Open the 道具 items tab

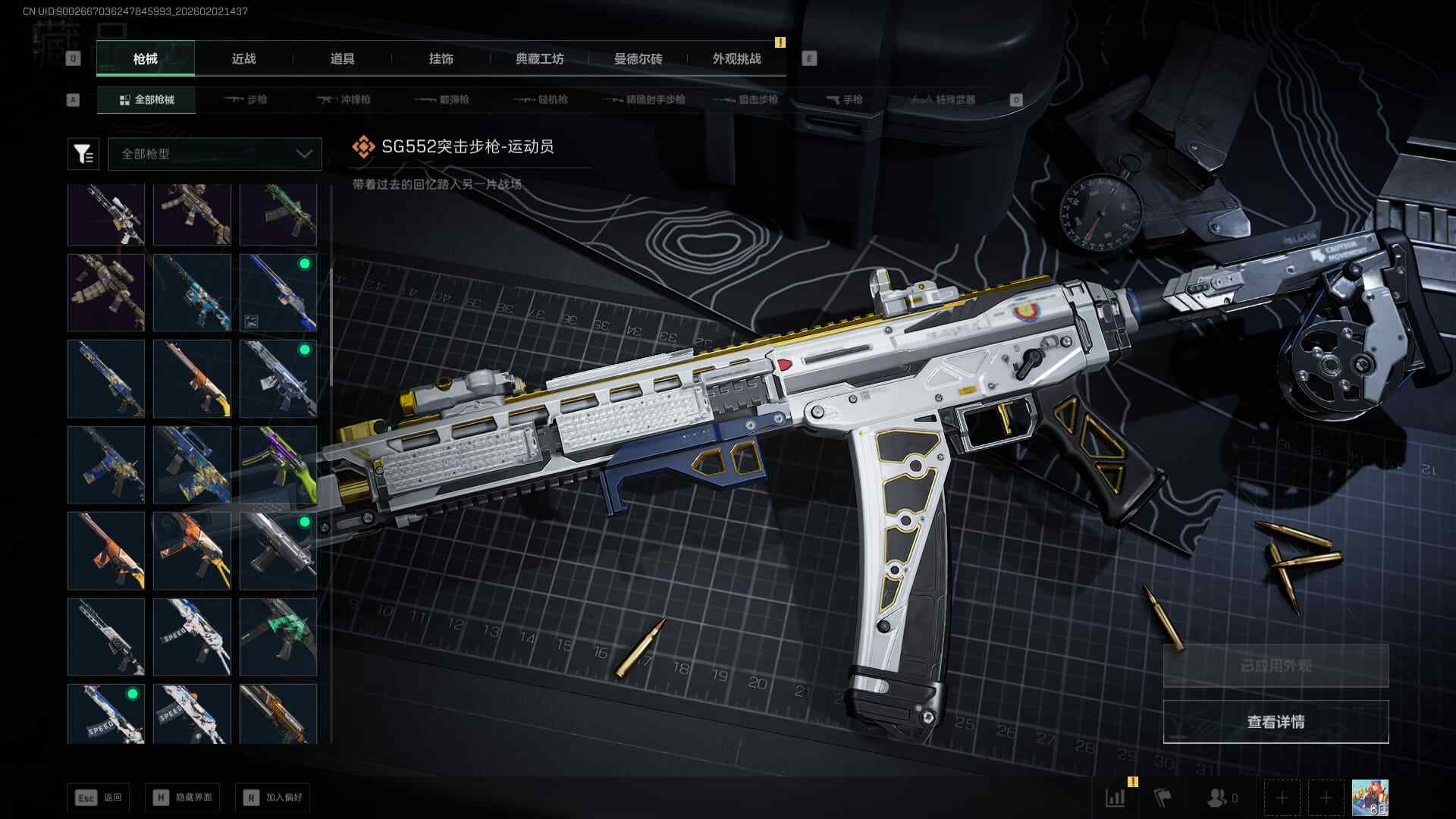click(x=342, y=59)
